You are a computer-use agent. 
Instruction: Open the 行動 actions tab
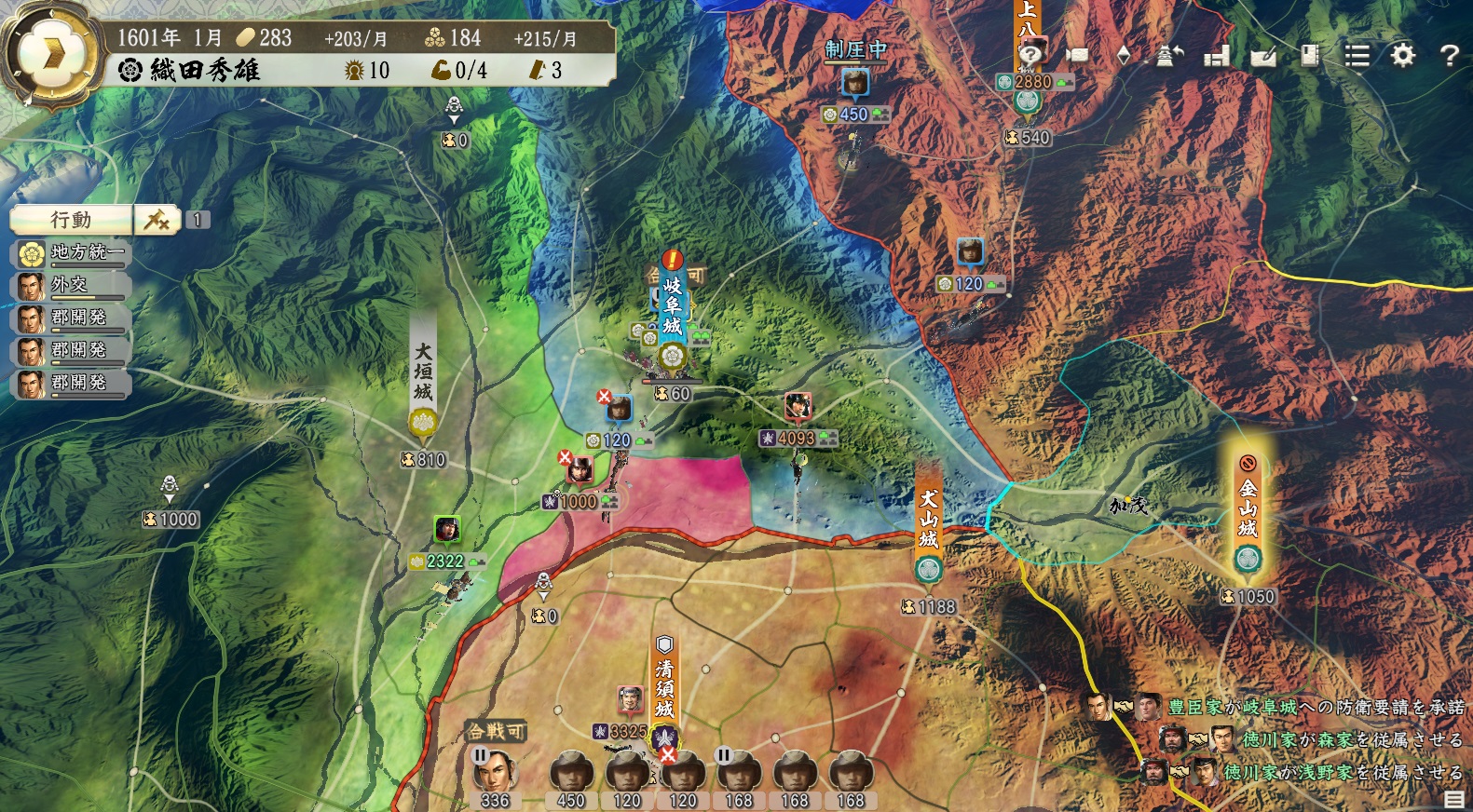pos(71,220)
